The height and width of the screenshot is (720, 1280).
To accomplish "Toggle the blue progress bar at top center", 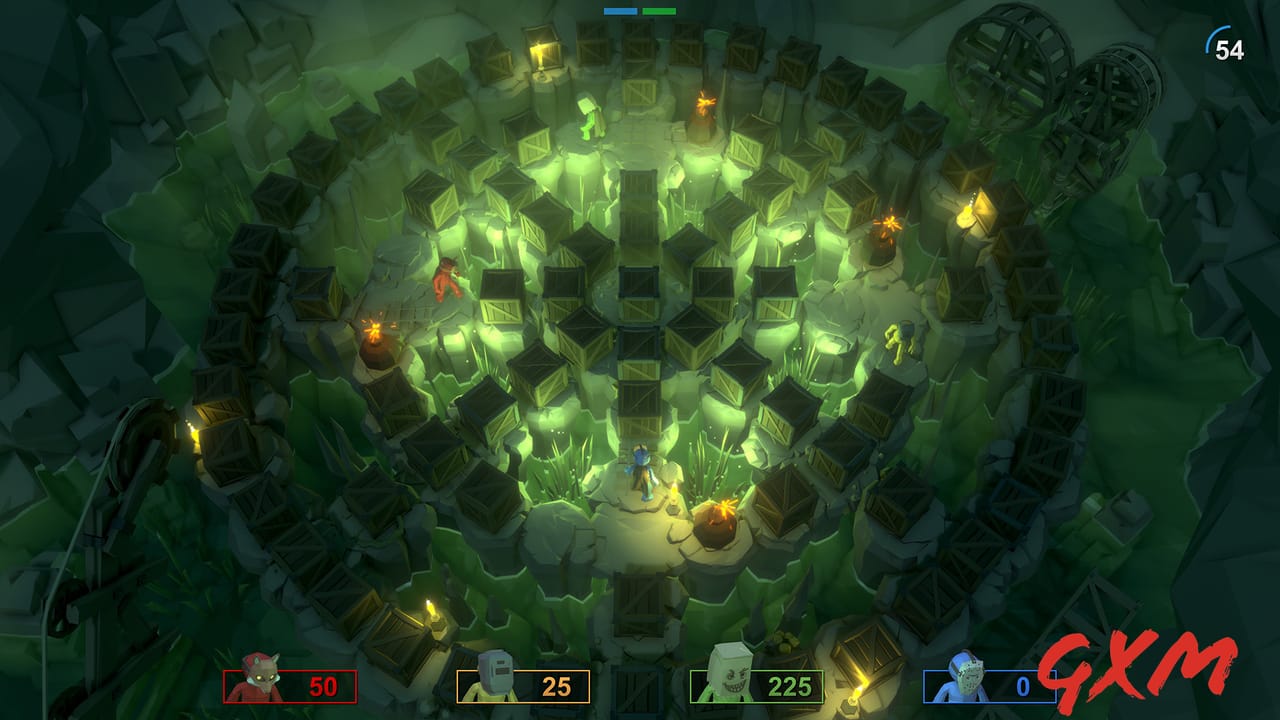I will (620, 10).
